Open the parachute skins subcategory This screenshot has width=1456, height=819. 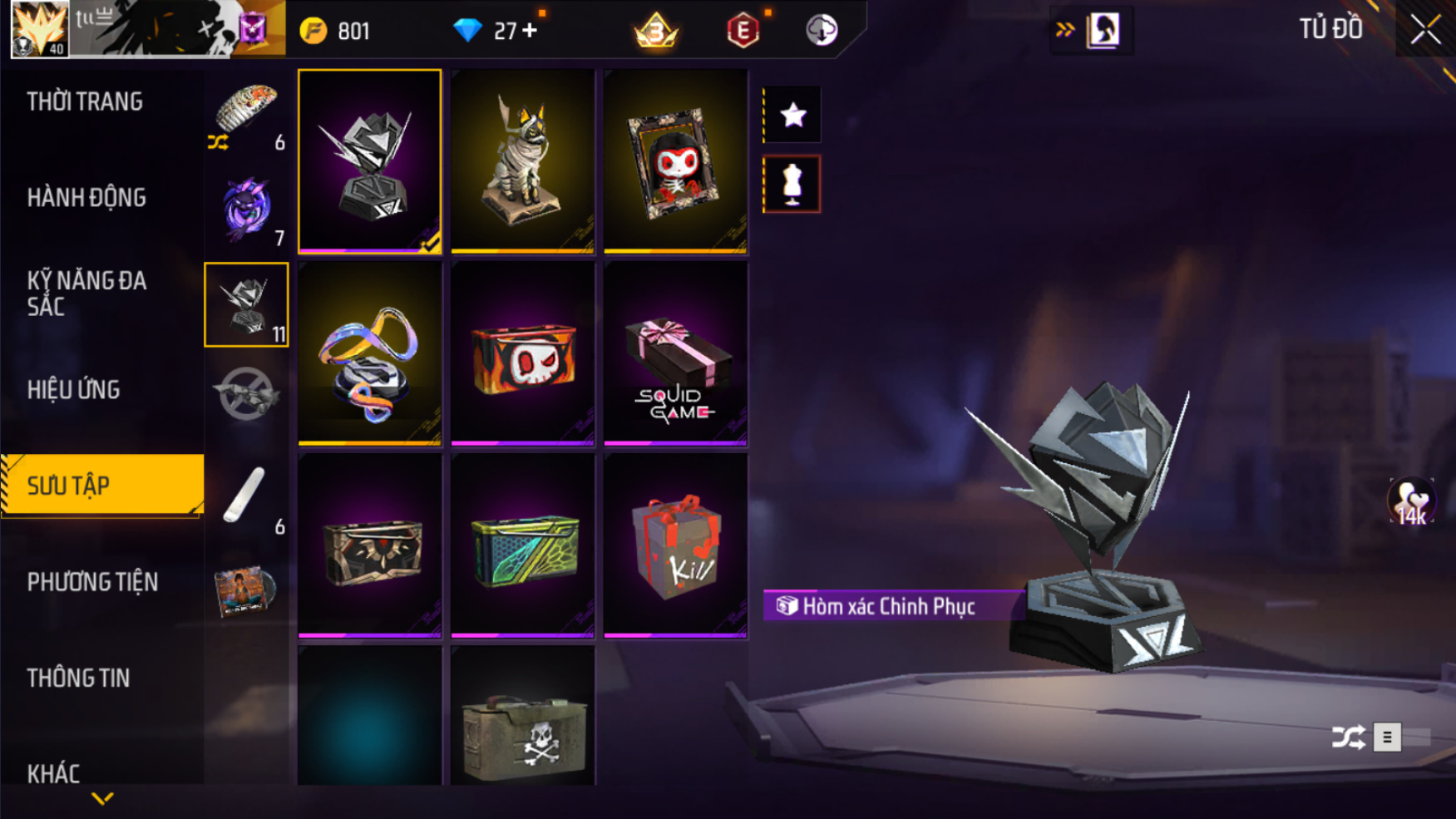click(246, 113)
